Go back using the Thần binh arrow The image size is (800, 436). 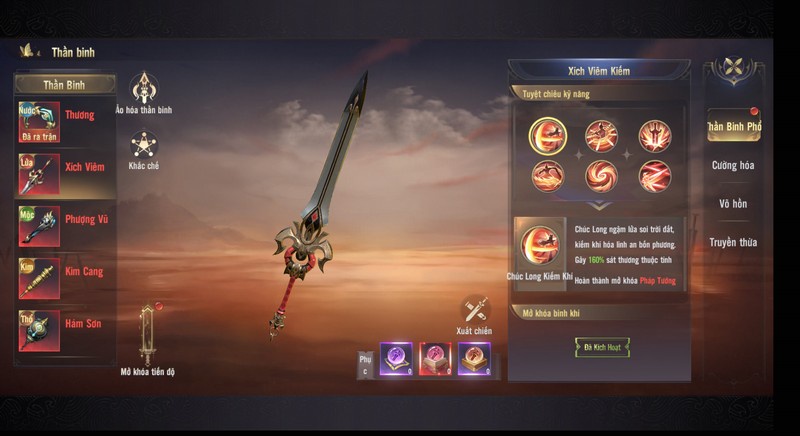[27, 50]
